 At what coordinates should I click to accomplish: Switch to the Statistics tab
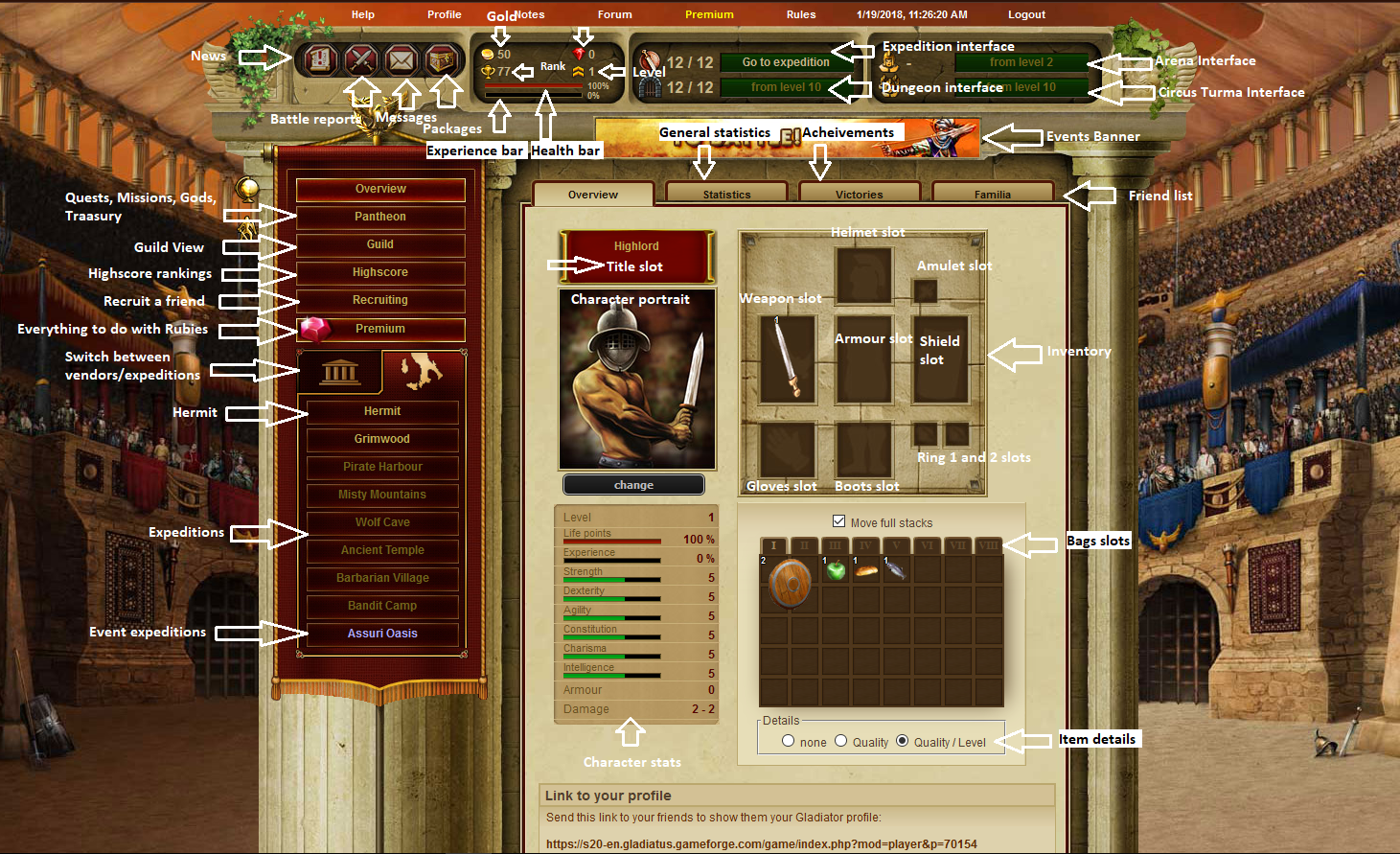pos(726,193)
